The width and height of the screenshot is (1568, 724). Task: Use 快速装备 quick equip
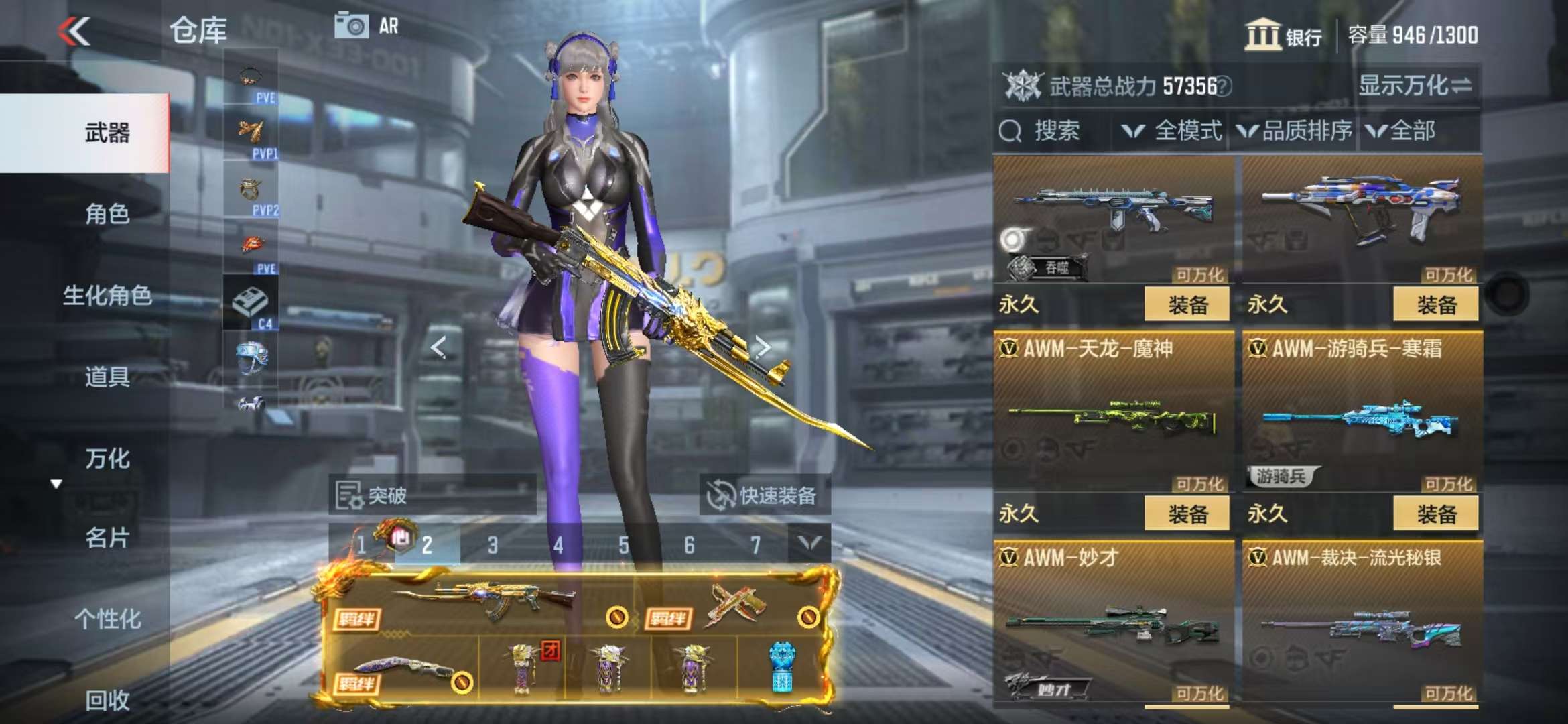[x=764, y=495]
